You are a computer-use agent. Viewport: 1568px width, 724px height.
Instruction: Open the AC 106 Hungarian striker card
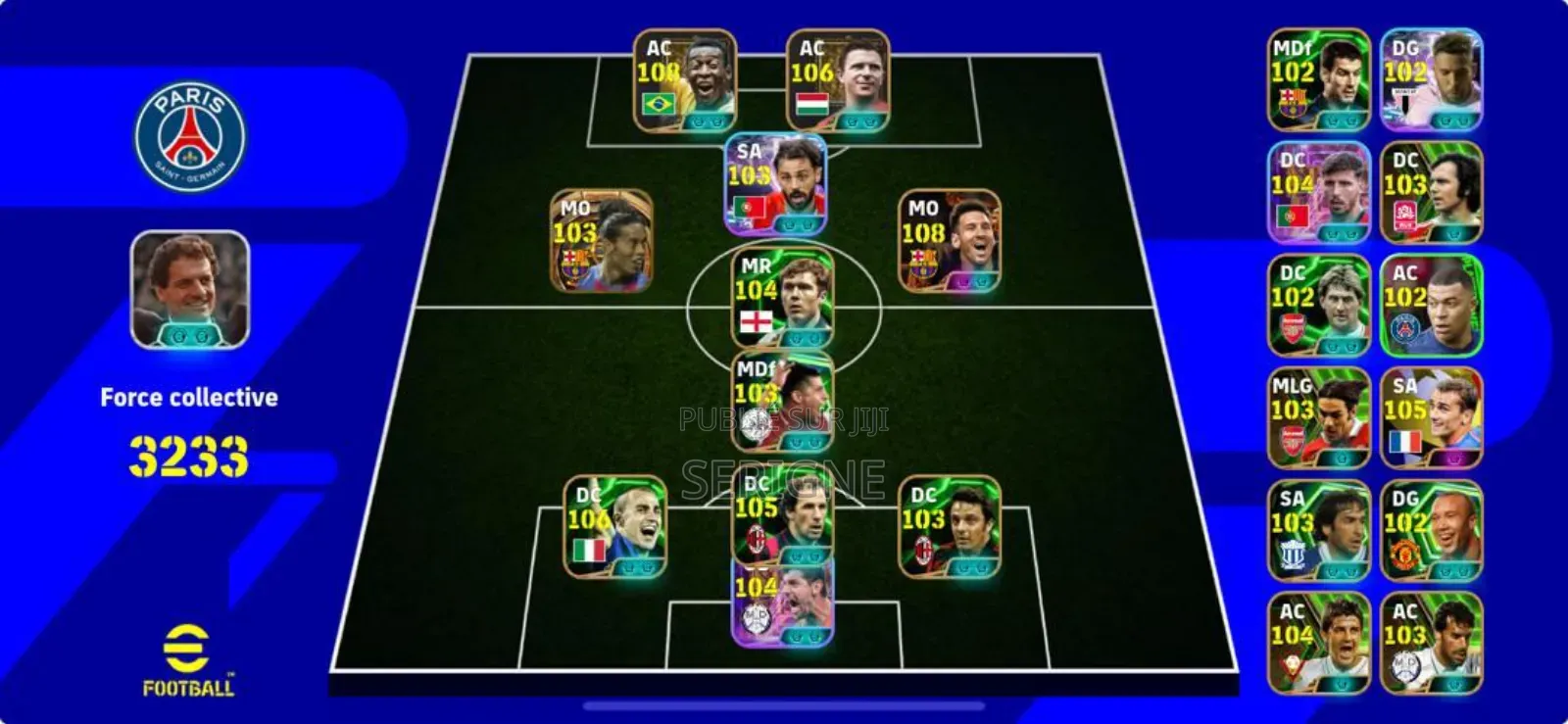[838, 81]
